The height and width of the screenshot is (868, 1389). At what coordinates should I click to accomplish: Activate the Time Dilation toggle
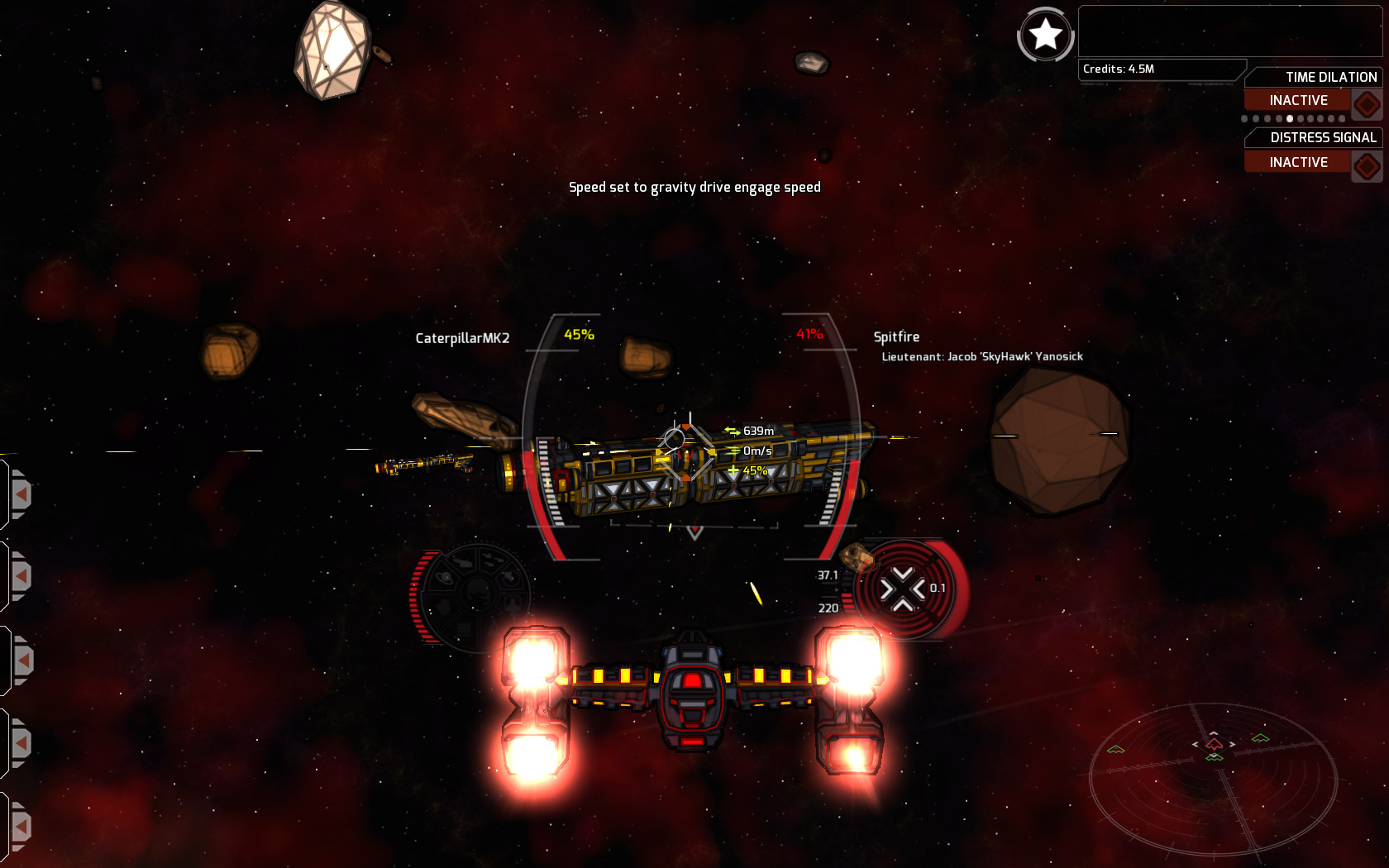(x=1300, y=99)
